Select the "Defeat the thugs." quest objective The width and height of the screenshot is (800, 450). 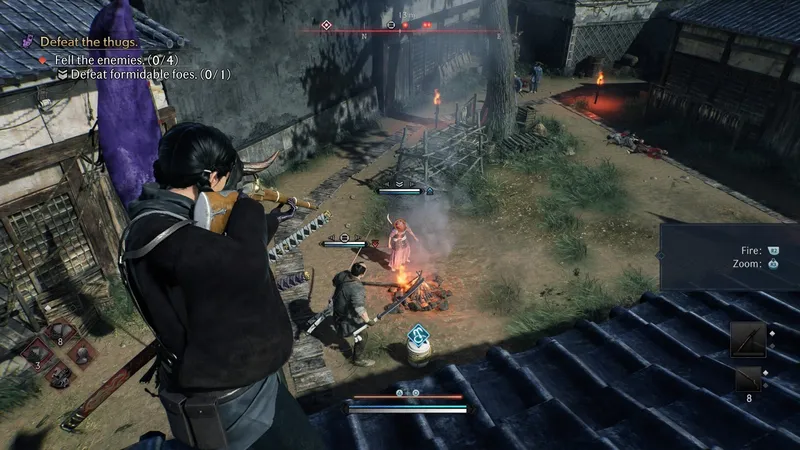tap(92, 43)
